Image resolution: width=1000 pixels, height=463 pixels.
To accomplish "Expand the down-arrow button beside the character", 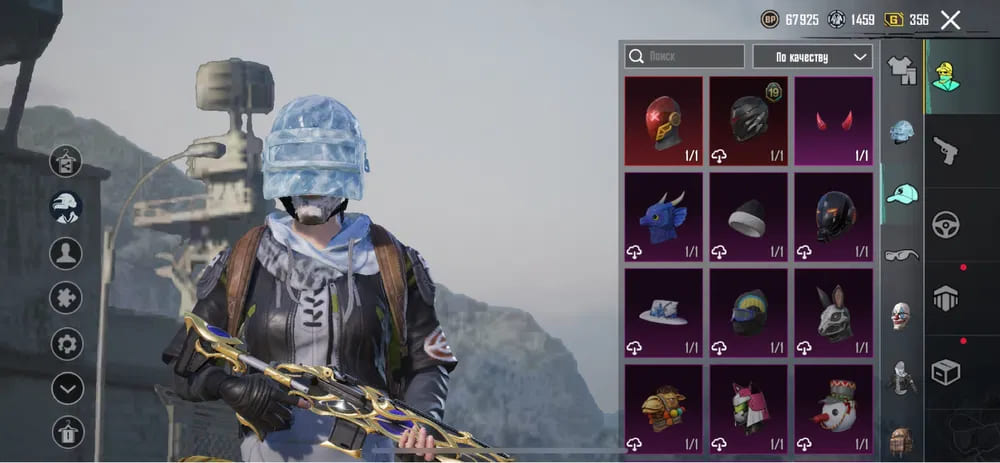I will pos(67,388).
